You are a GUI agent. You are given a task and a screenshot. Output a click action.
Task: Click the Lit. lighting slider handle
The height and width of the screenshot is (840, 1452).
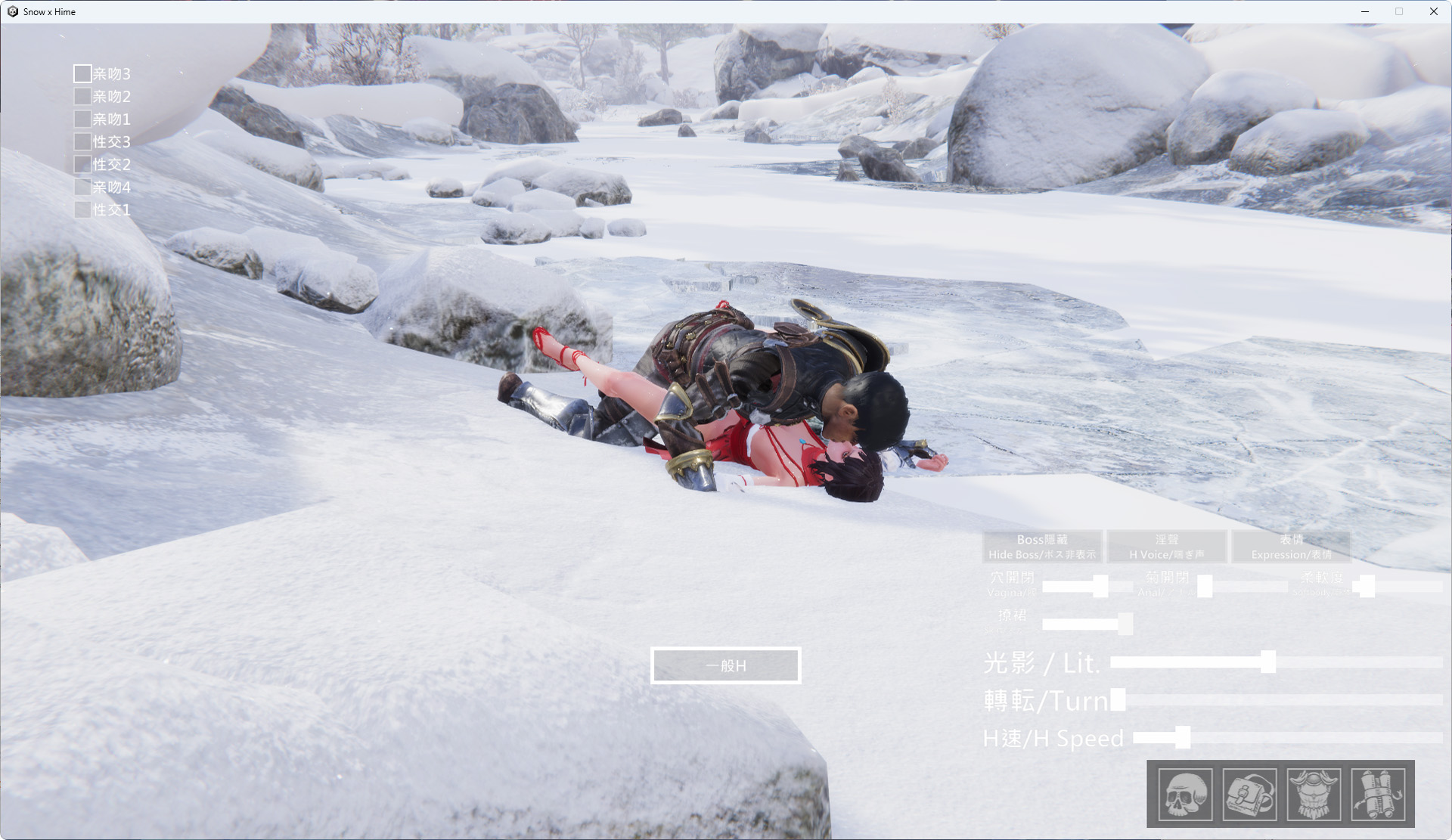tap(1268, 662)
